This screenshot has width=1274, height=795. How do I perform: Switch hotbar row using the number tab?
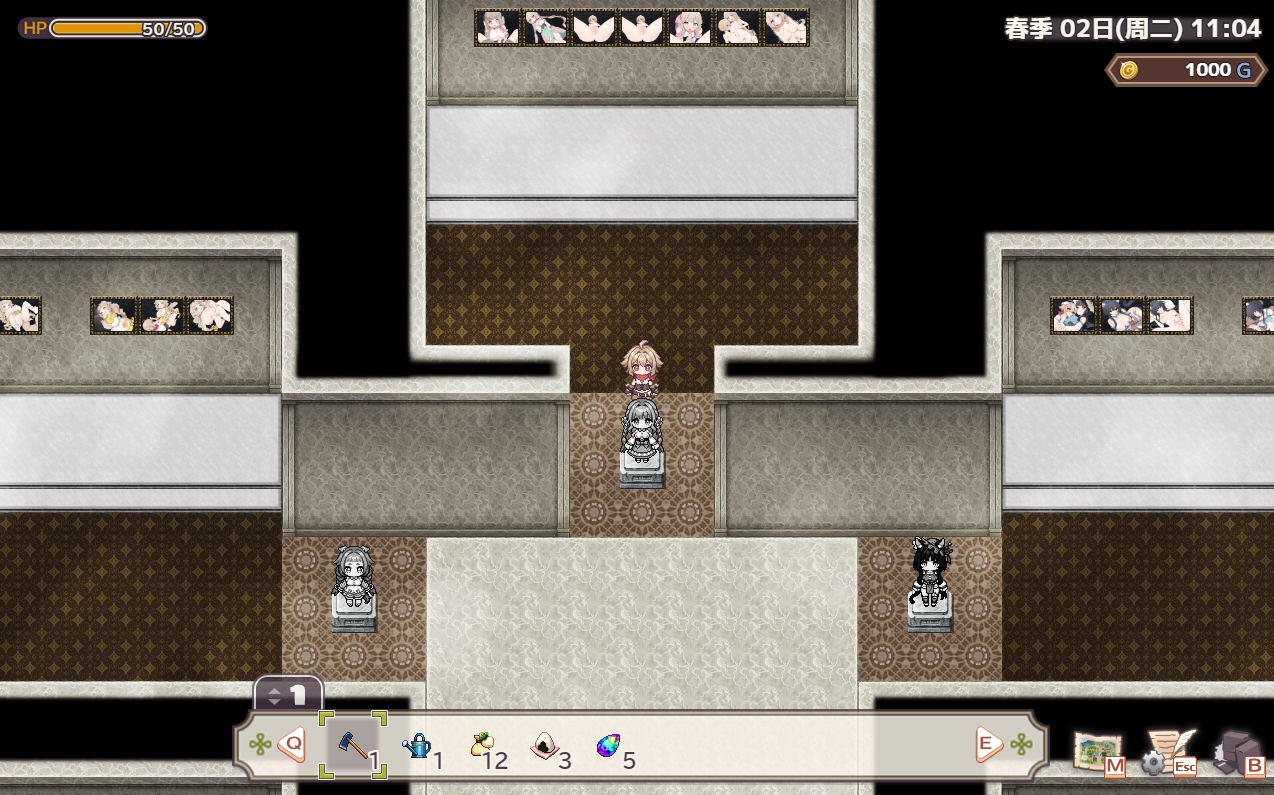pyautogui.click(x=288, y=694)
